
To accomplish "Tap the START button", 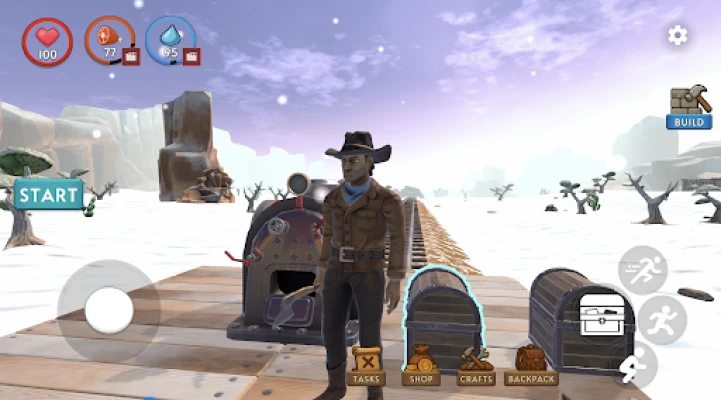I will 48,193.
